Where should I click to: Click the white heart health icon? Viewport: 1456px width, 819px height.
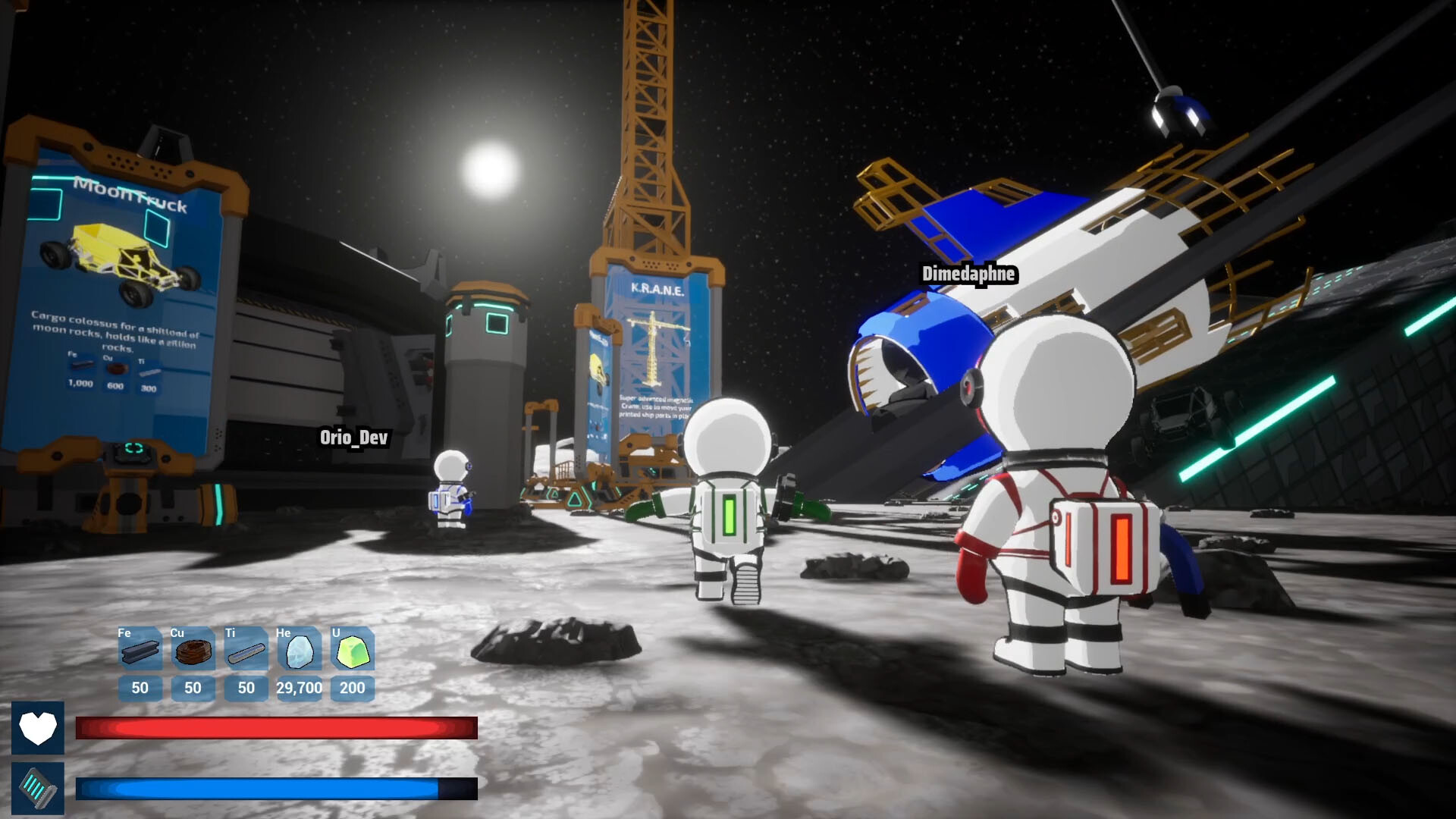[x=39, y=729]
